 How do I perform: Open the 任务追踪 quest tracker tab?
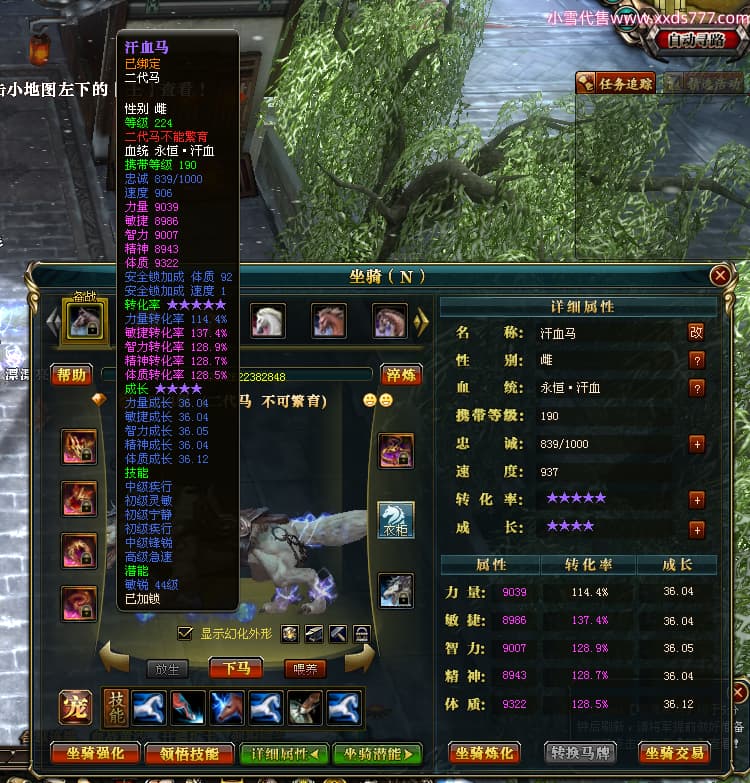click(x=617, y=84)
